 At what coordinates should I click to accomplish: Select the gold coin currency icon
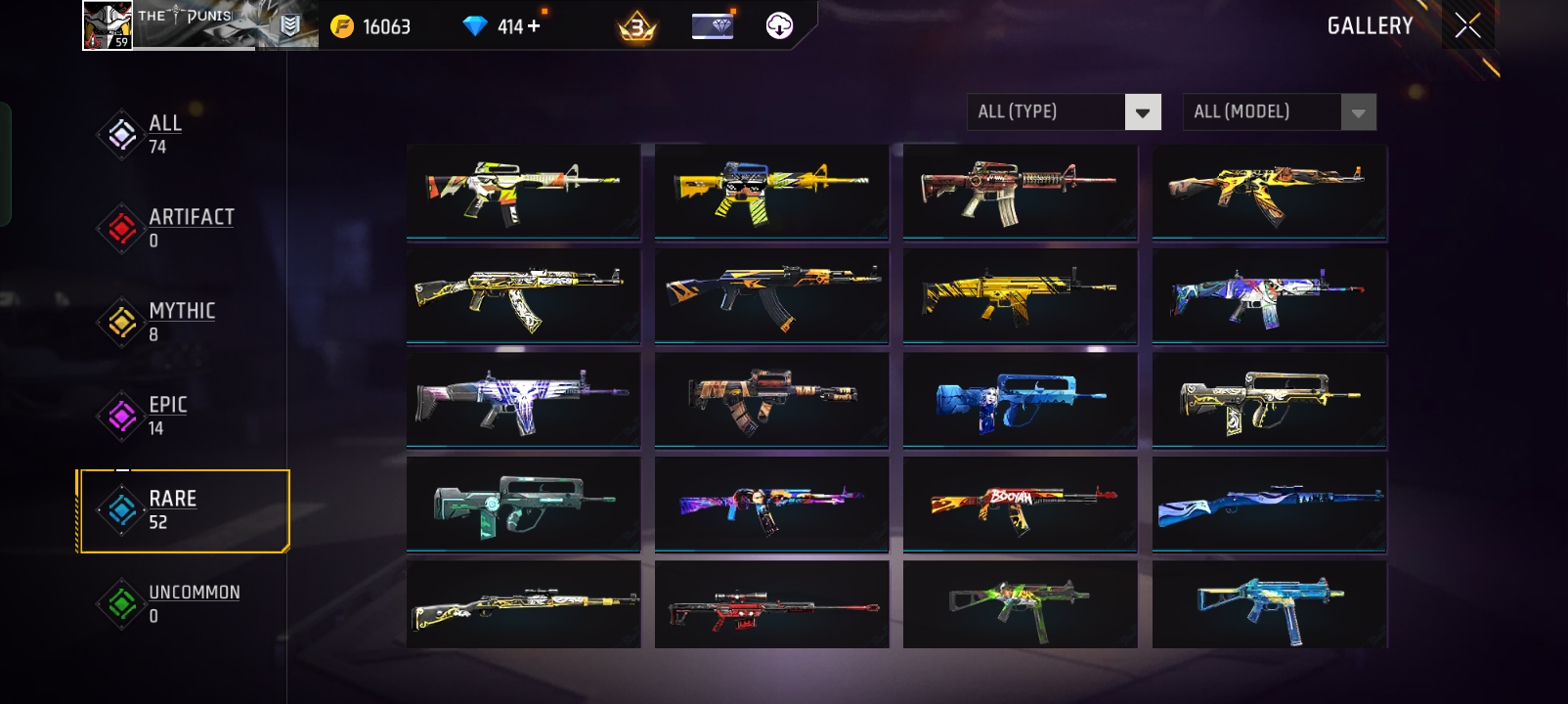click(343, 24)
